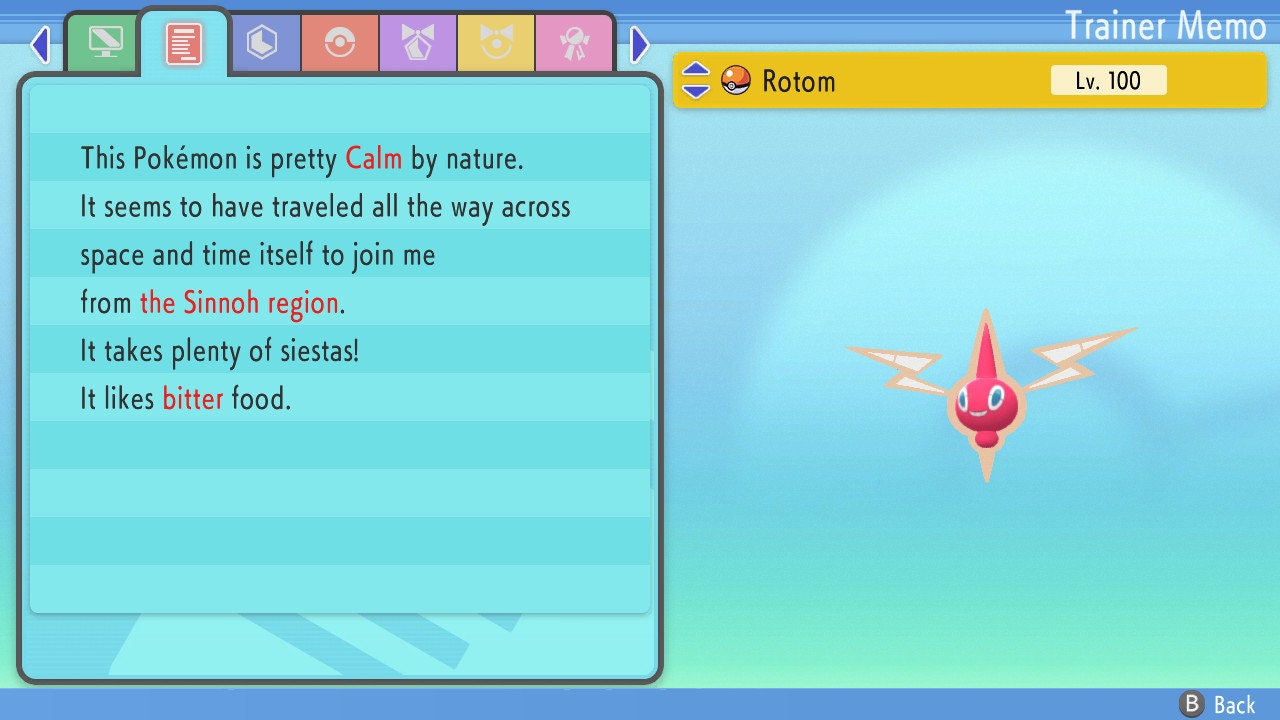The height and width of the screenshot is (720, 1280).
Task: Show the orange Poké Ball moves tab
Action: click(340, 43)
